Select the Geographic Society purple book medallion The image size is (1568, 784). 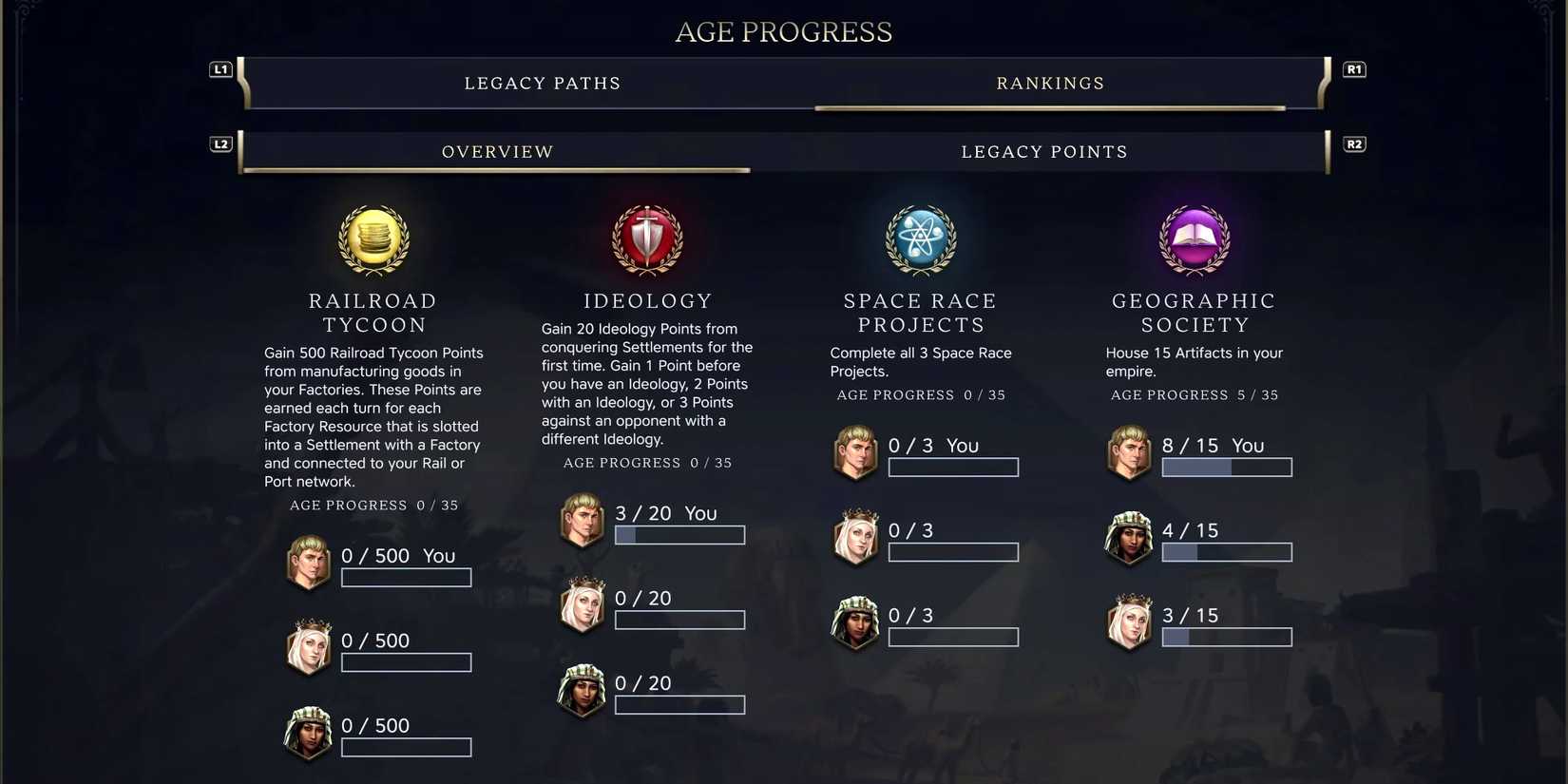pos(1194,240)
